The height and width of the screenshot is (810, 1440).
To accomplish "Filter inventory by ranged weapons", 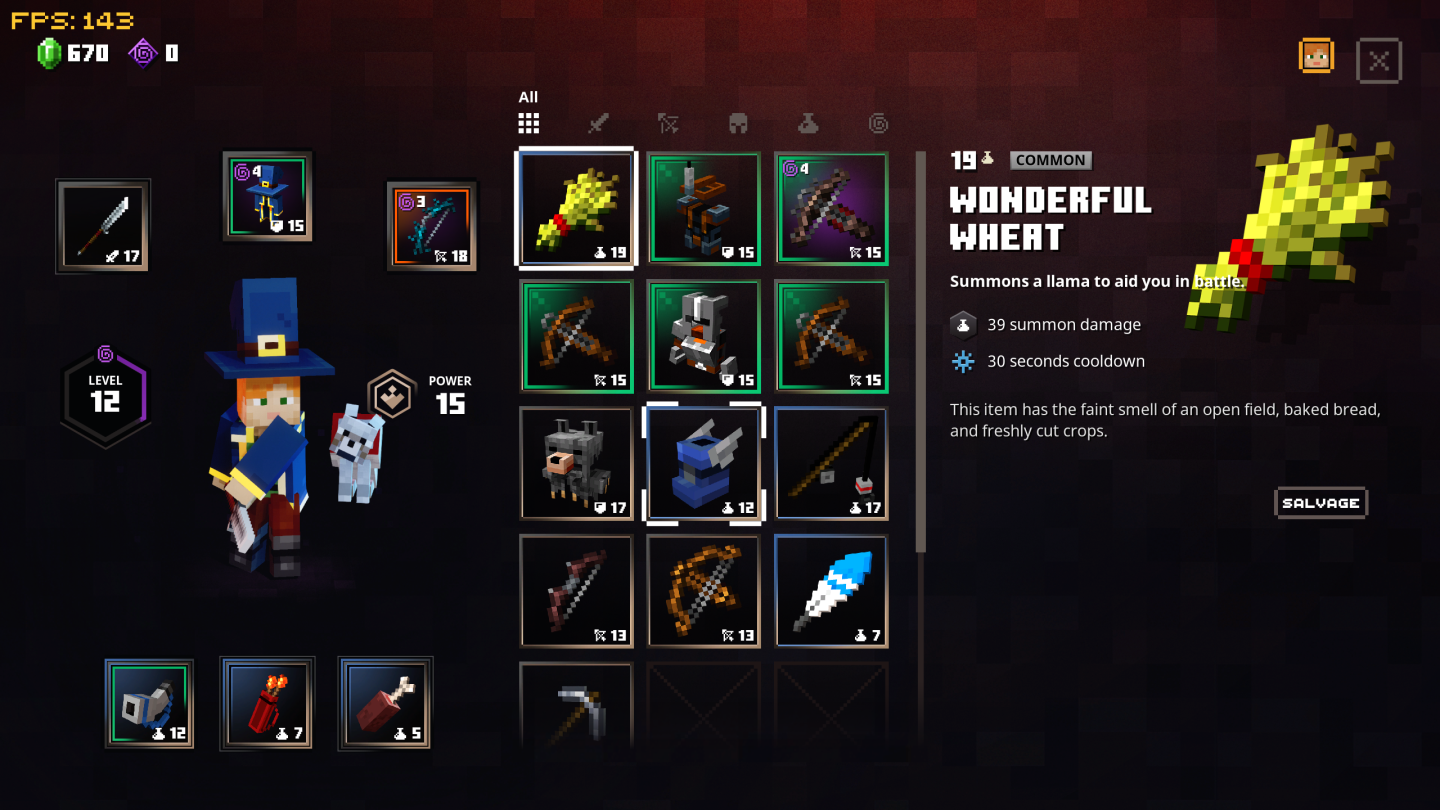I will [x=667, y=122].
